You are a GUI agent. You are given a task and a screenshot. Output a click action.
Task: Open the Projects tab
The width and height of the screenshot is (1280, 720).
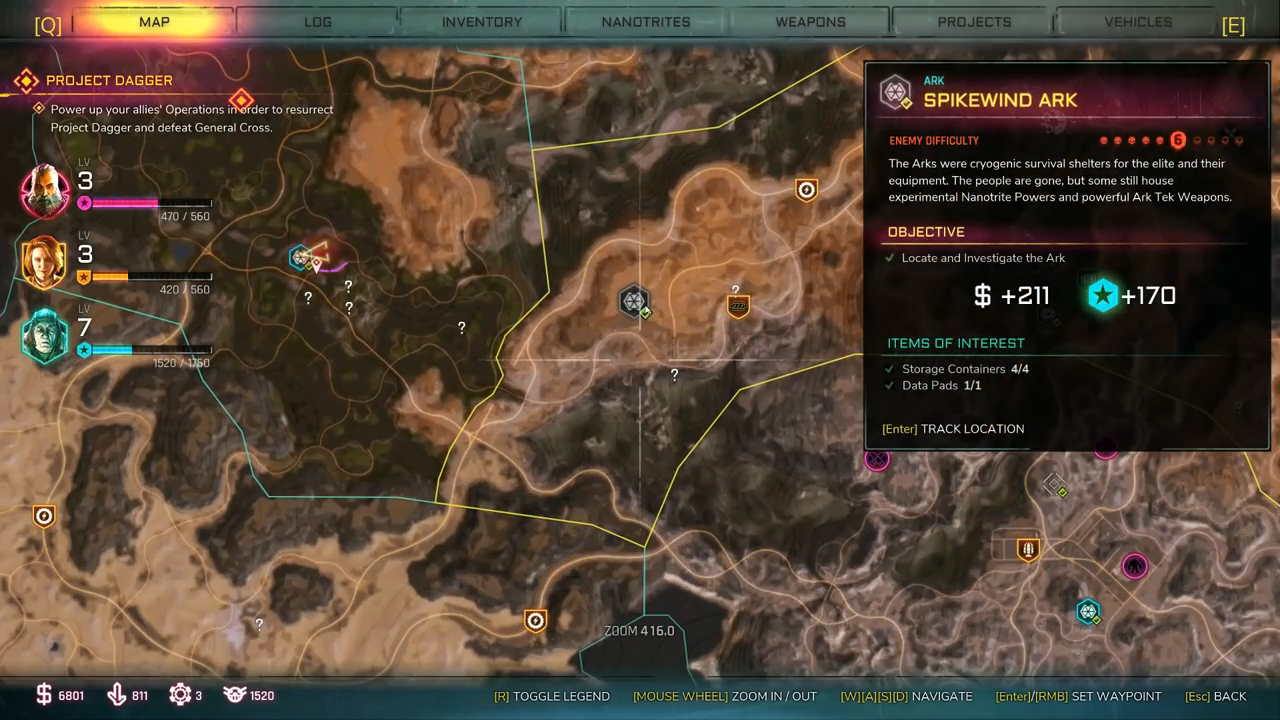974,22
